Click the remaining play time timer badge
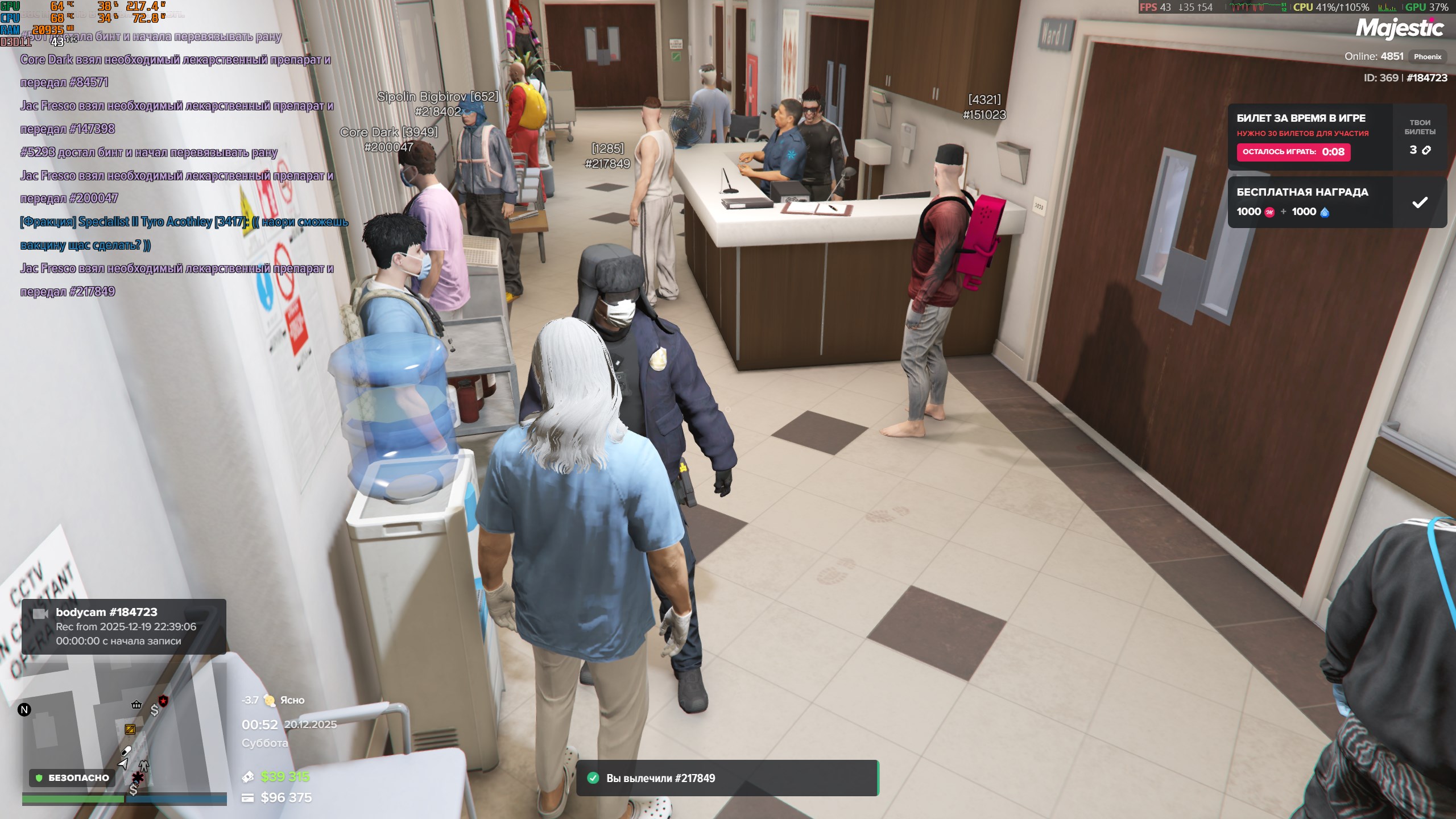The image size is (1456, 819). (x=1293, y=152)
